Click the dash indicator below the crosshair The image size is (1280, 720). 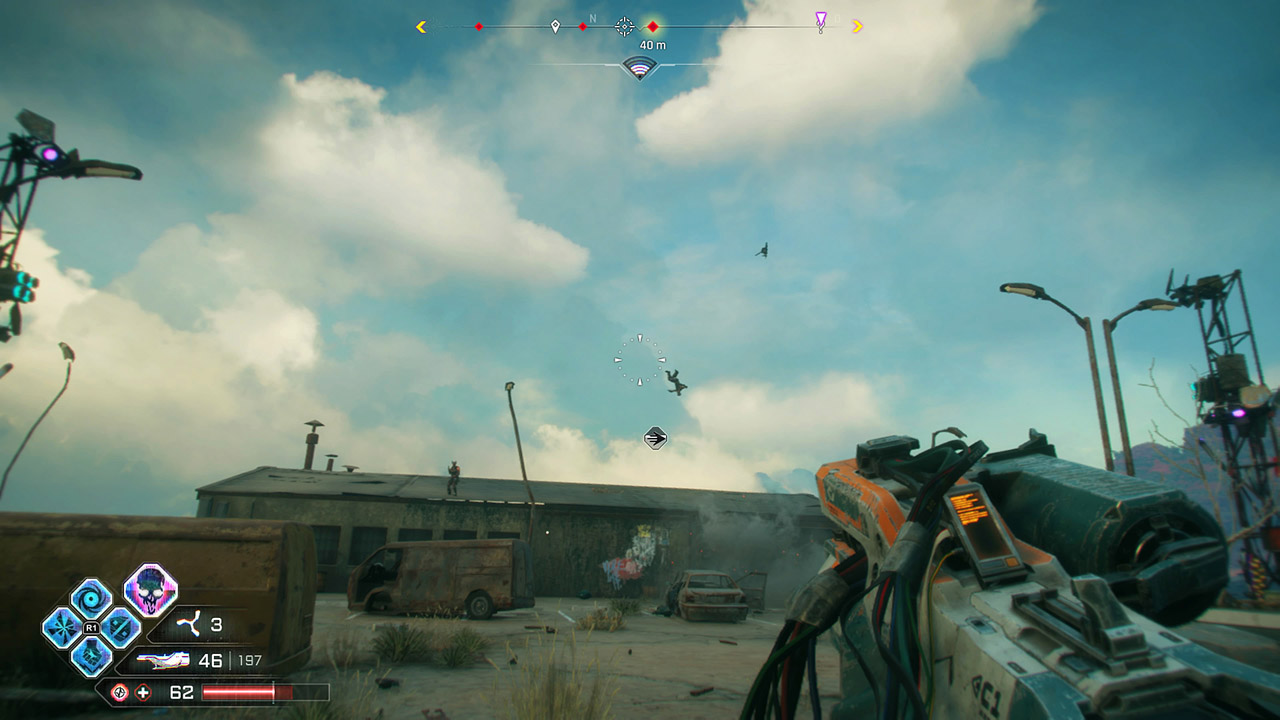pyautogui.click(x=655, y=437)
